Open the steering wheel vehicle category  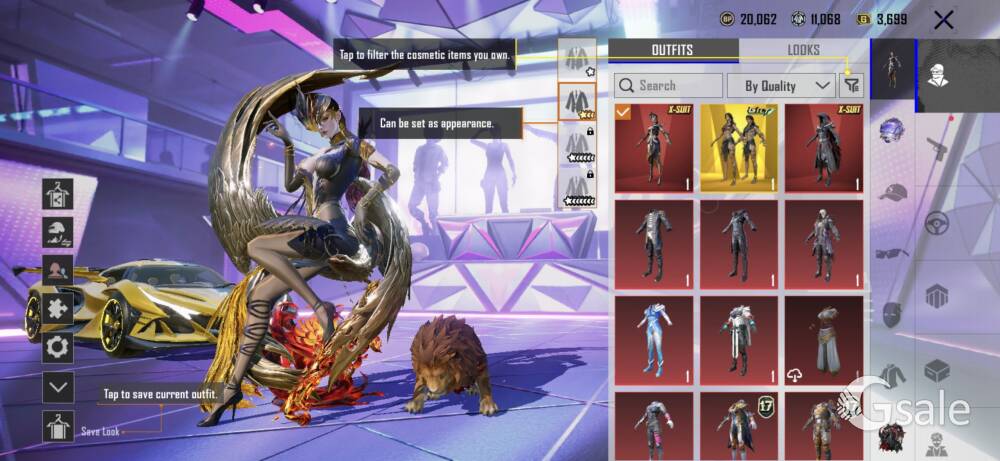(937, 222)
